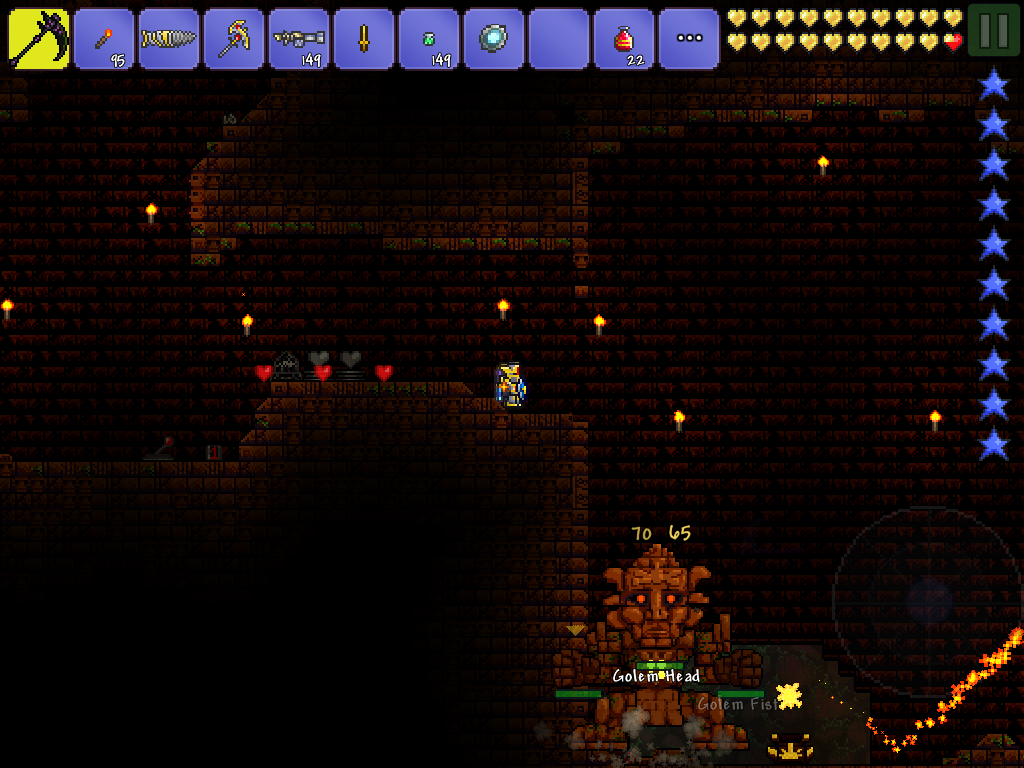
Task: Pause the game with the green button
Action: pyautogui.click(x=994, y=30)
